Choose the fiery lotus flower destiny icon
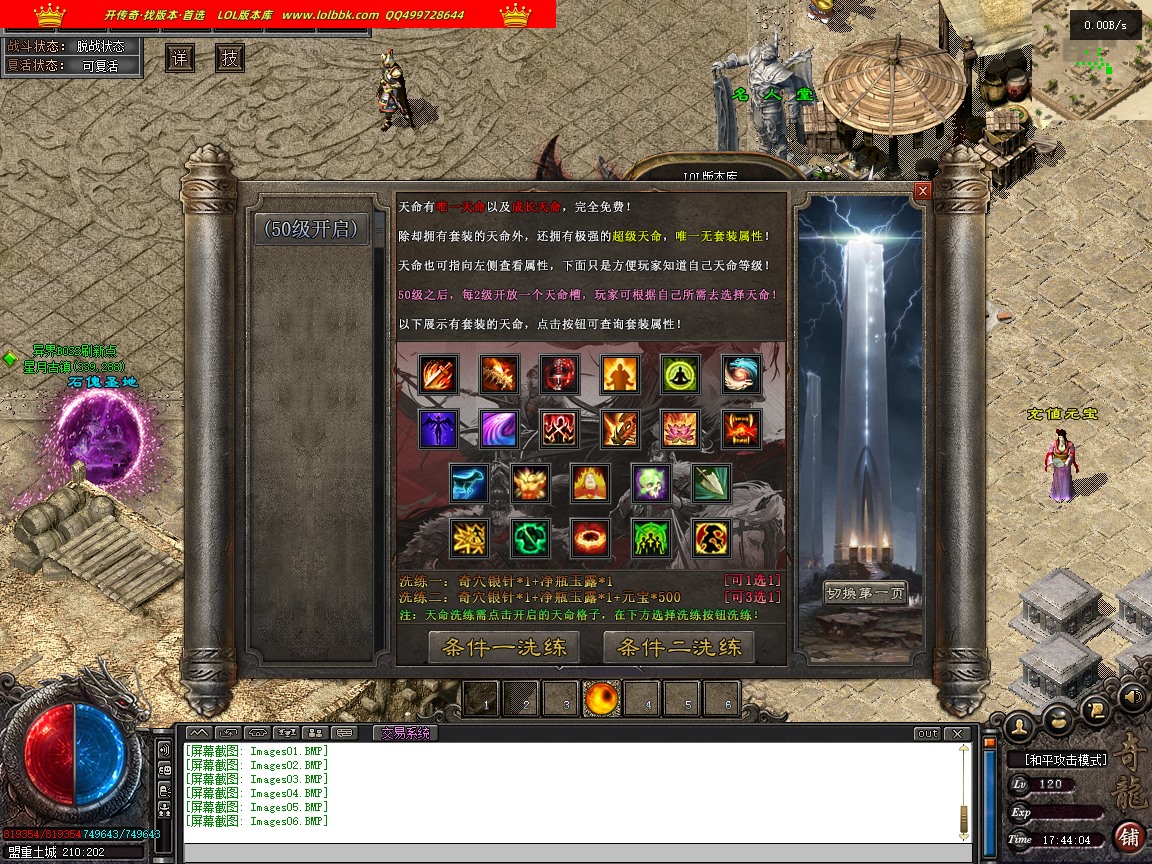 pos(680,429)
